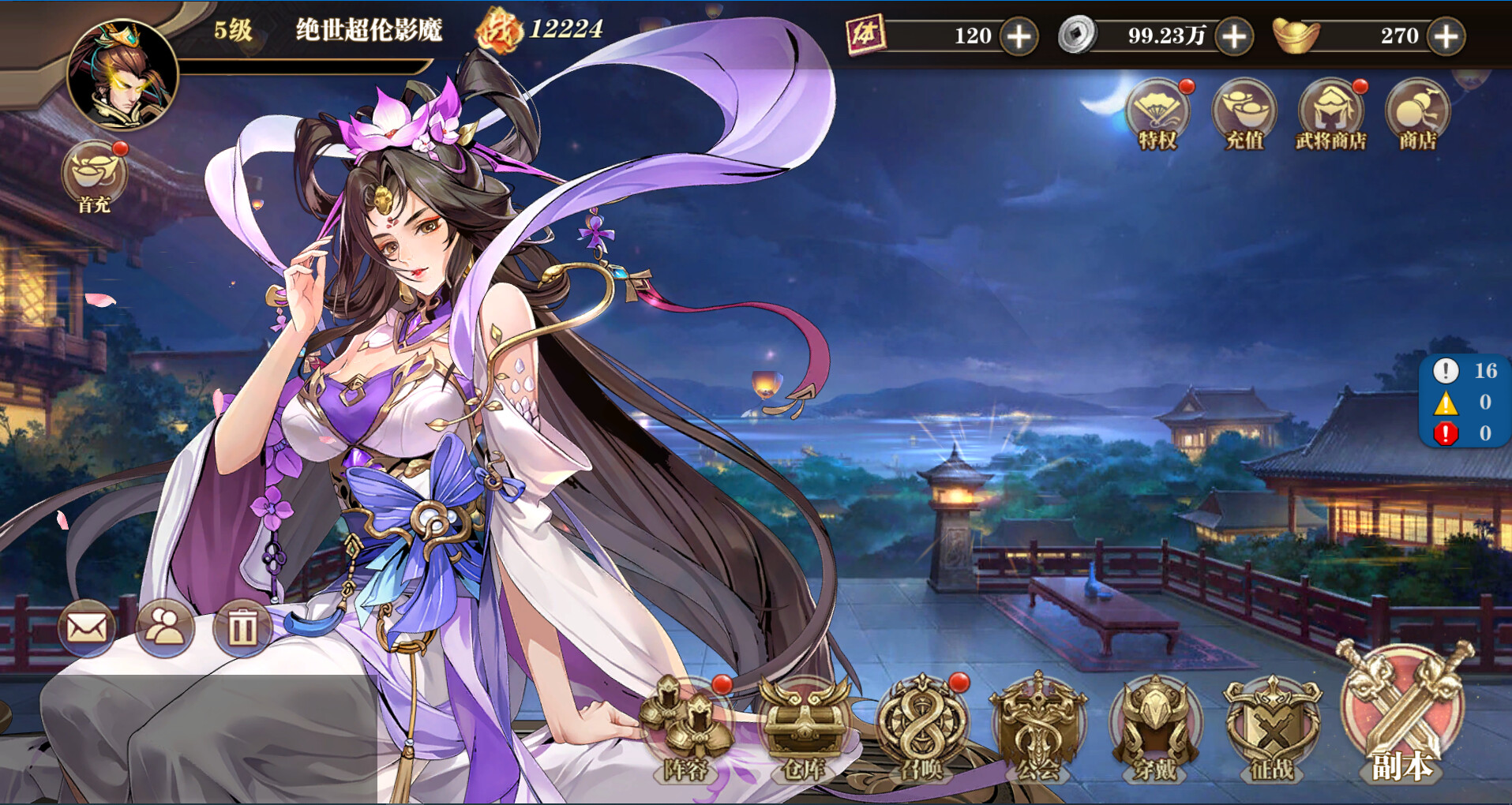Open the friends list
Screen dimensions: 1512x805
tap(163, 627)
